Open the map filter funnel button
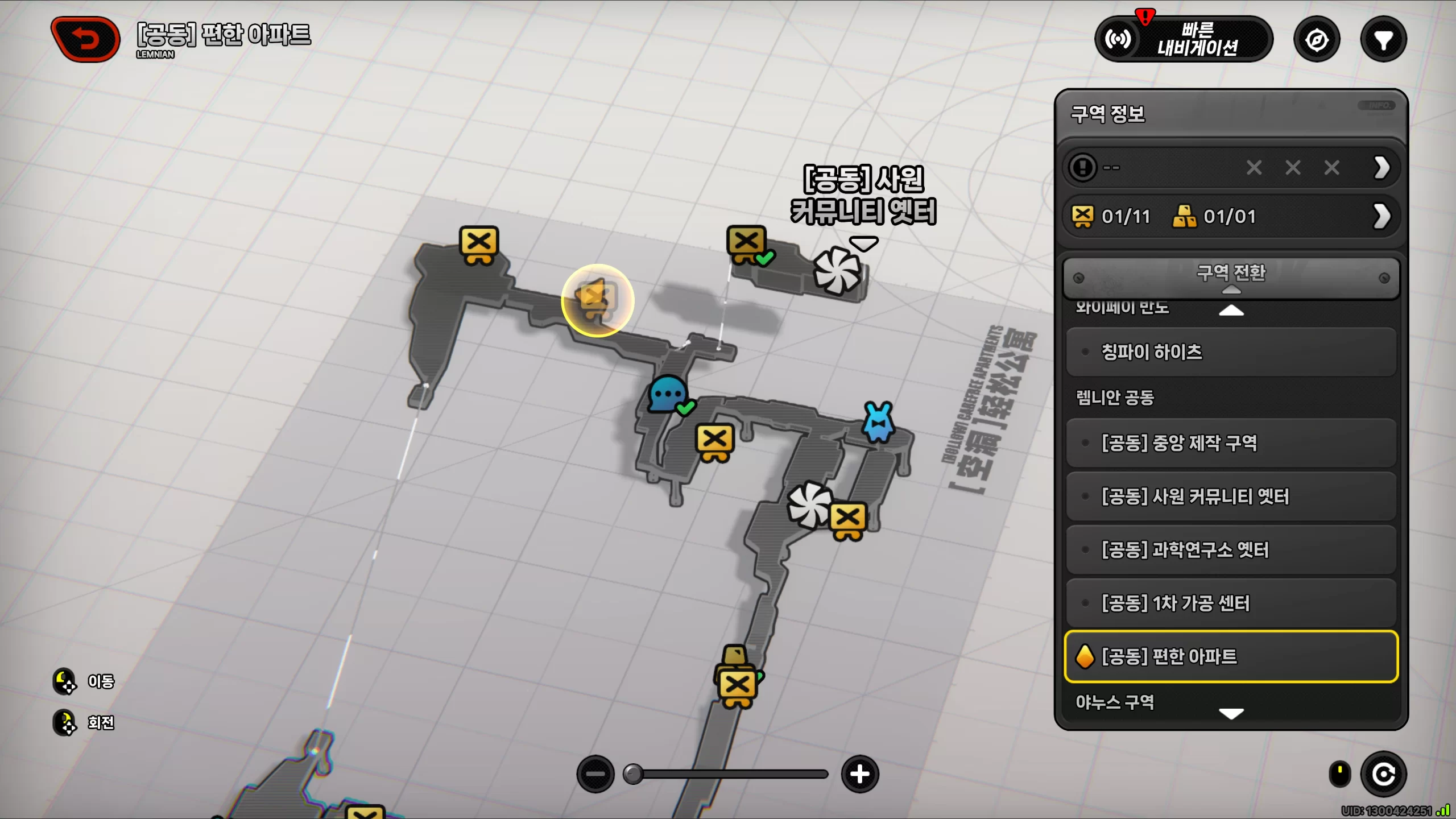The image size is (1456, 819). 1383,40
